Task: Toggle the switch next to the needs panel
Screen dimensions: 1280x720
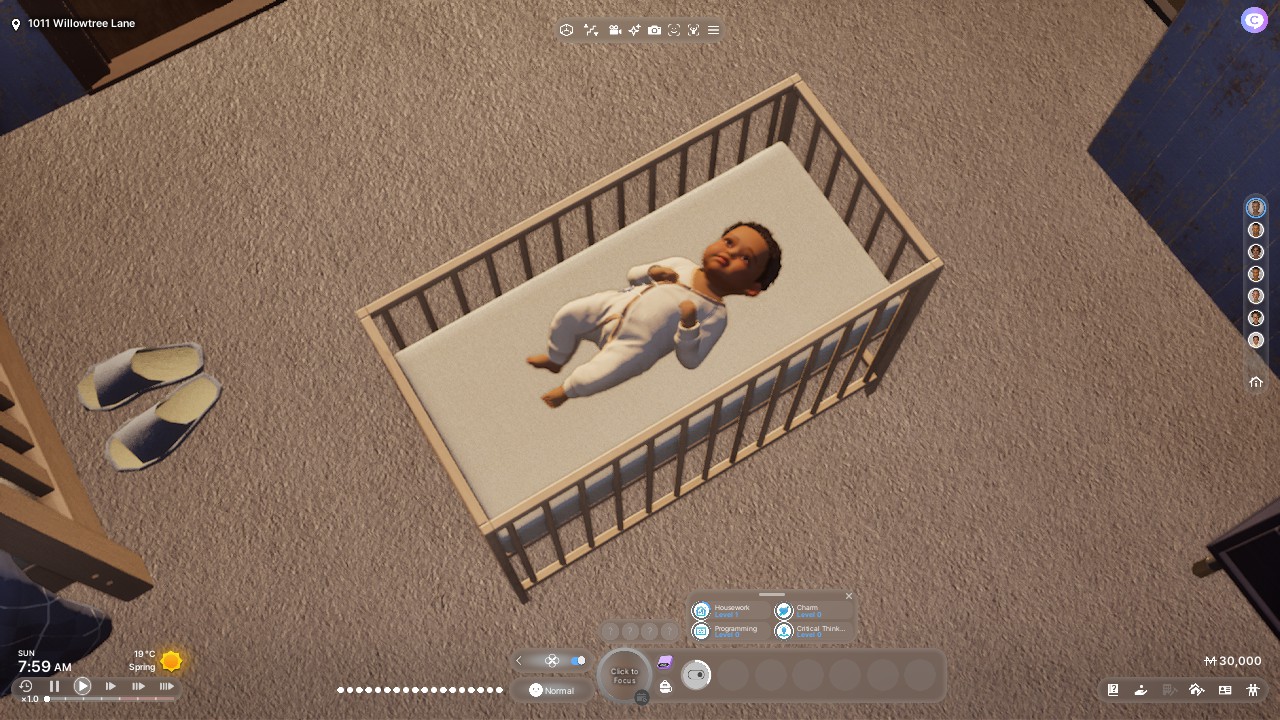Action: tap(579, 661)
